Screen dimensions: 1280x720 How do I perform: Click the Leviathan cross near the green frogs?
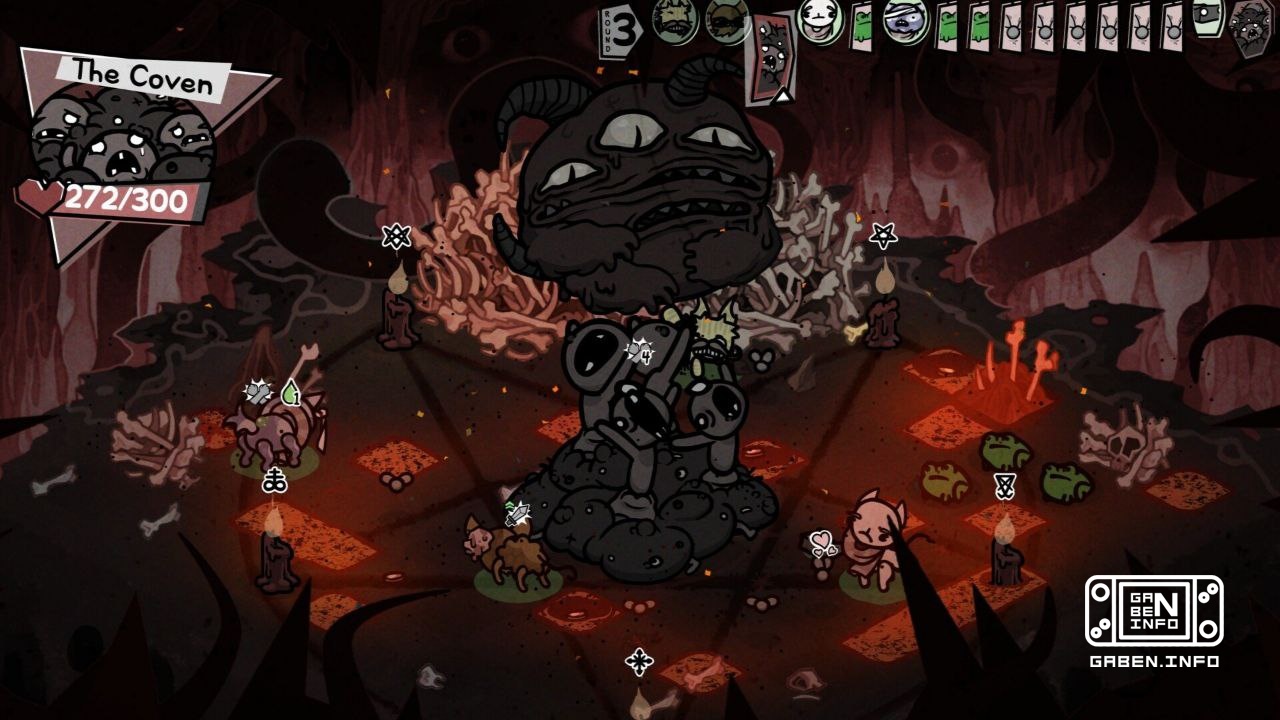click(x=1005, y=487)
